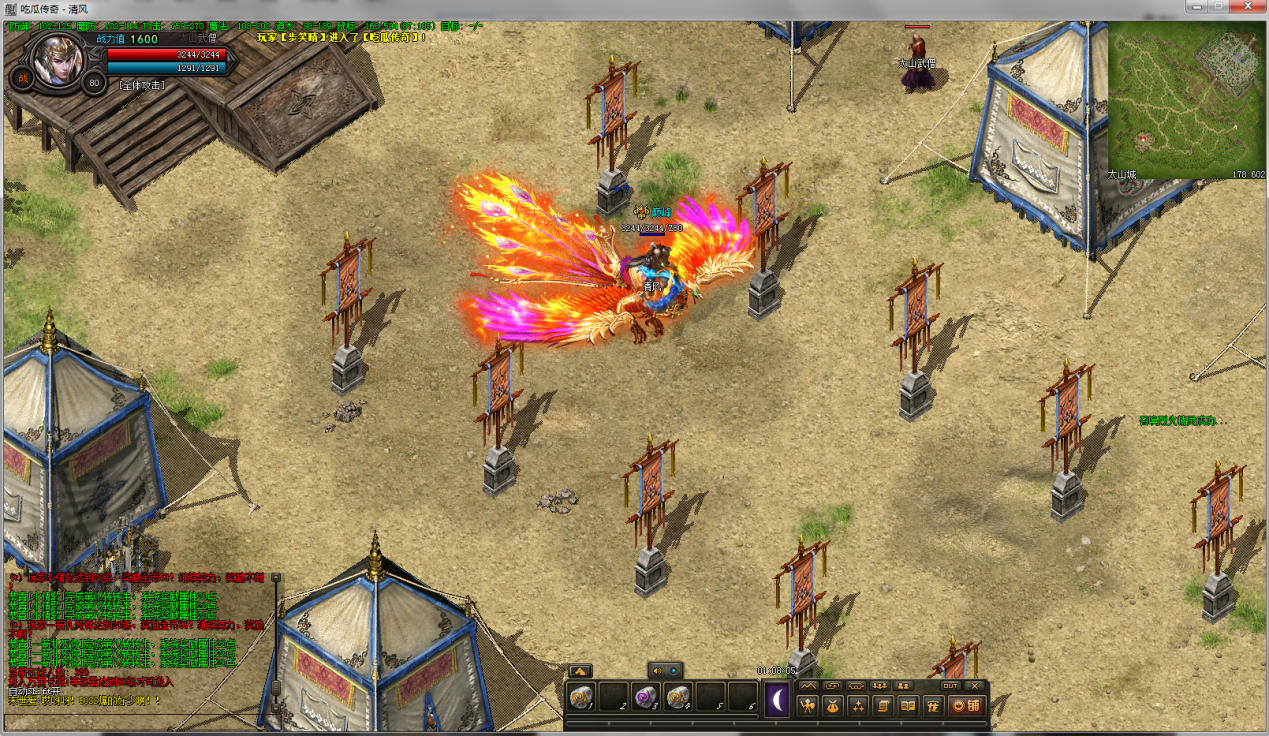Close the game via toolbar X button

point(975,686)
